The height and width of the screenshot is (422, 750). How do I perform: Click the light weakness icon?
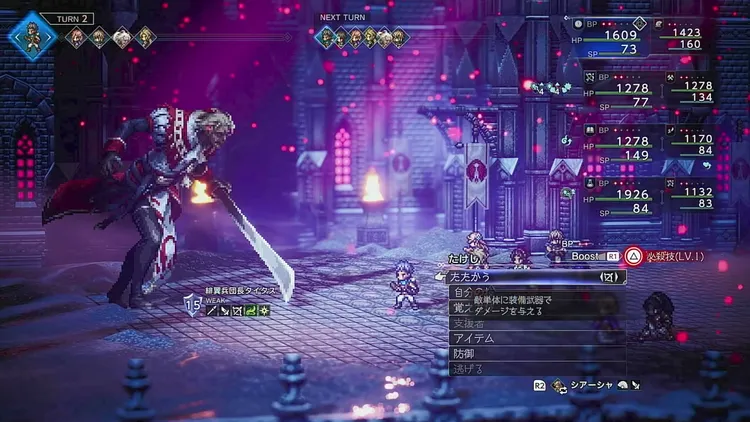[x=264, y=311]
